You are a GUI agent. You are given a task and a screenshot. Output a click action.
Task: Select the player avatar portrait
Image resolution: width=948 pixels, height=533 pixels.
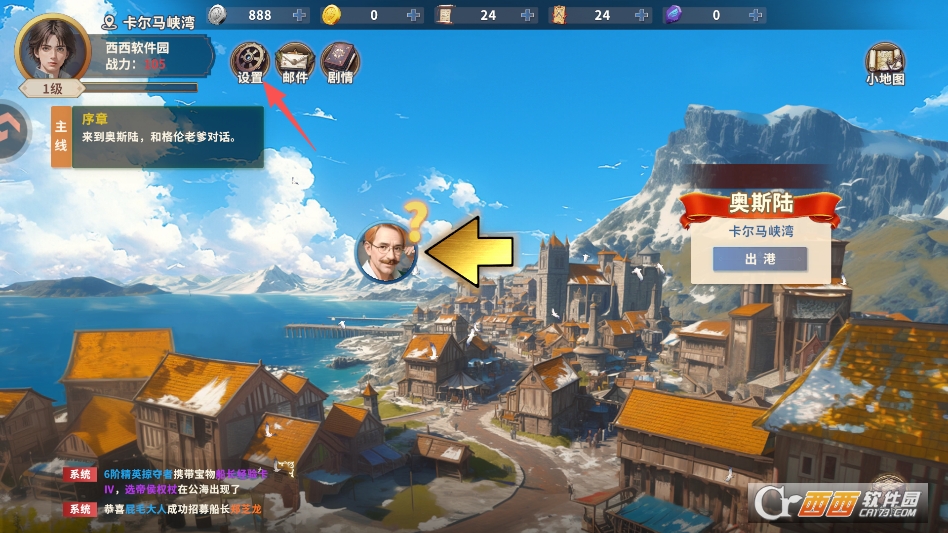point(52,48)
